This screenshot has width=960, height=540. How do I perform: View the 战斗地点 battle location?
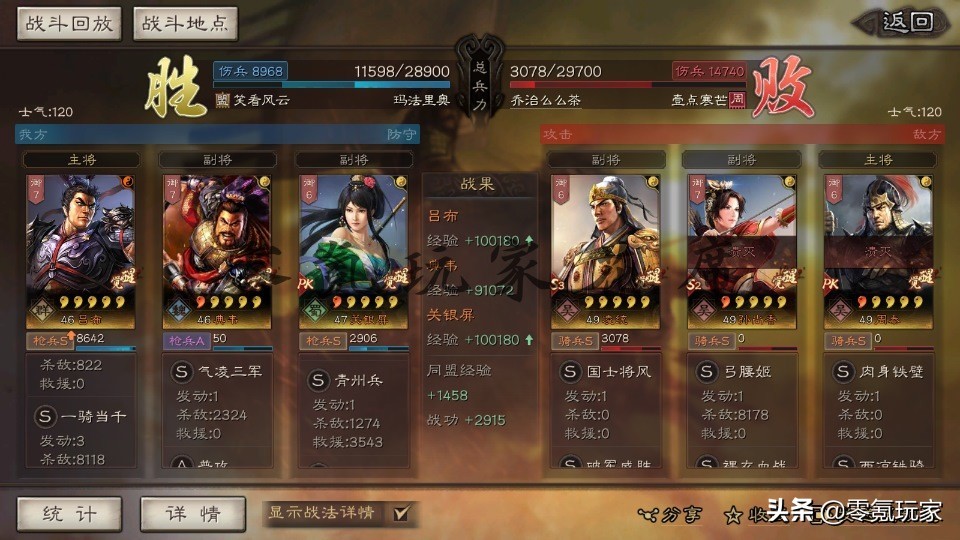[184, 23]
